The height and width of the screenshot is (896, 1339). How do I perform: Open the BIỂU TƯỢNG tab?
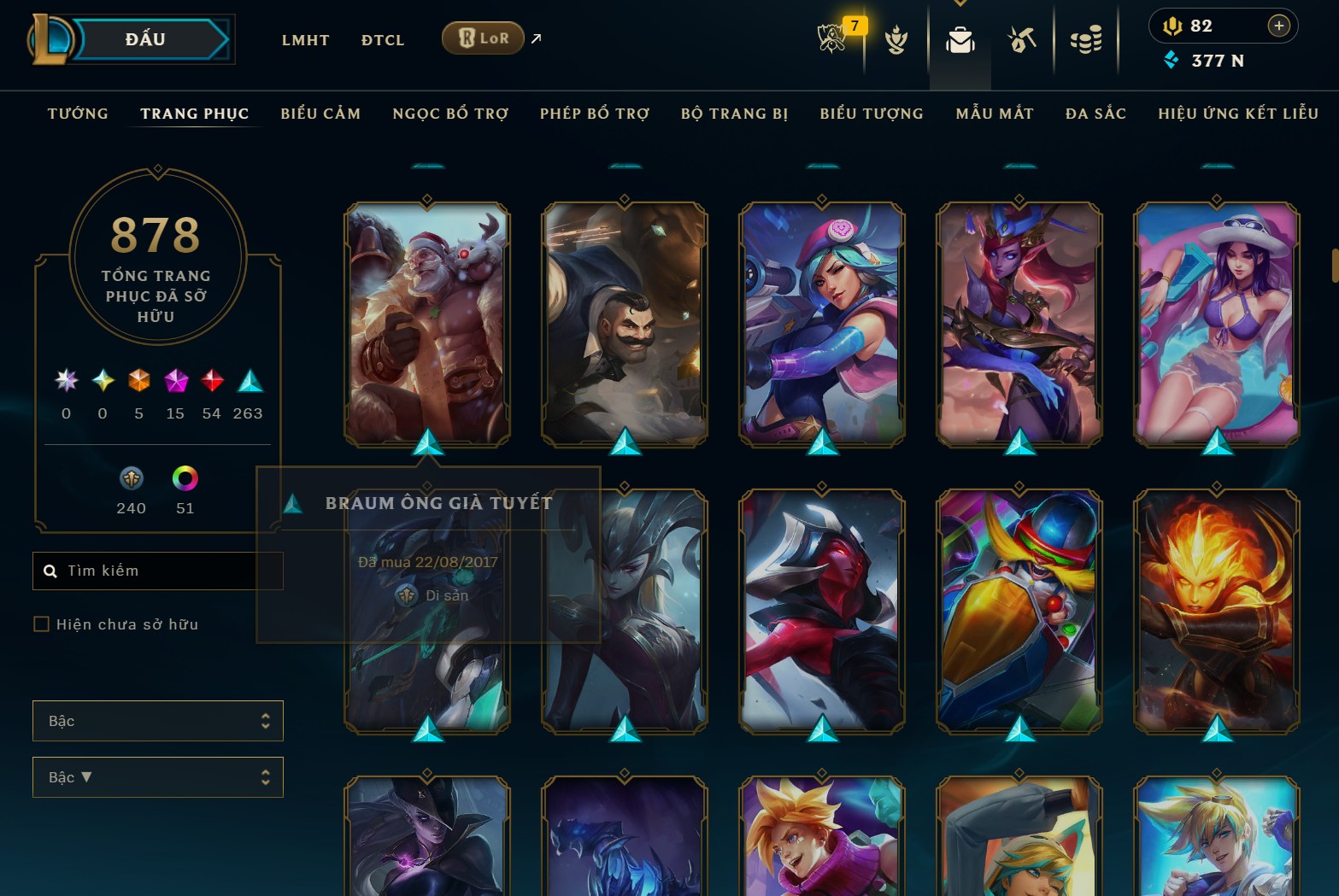tap(870, 113)
